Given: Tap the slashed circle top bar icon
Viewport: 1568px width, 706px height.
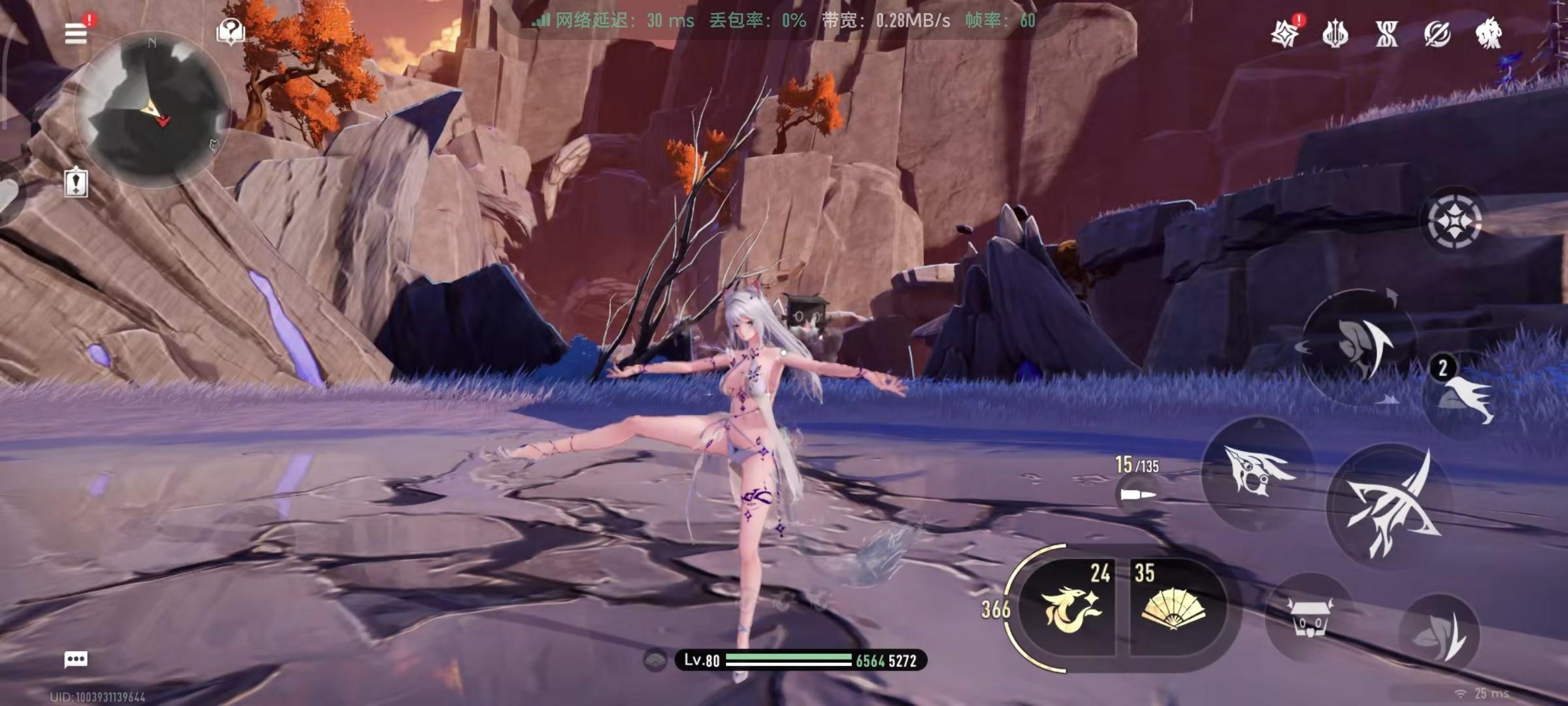Looking at the screenshot, I should tap(1437, 33).
